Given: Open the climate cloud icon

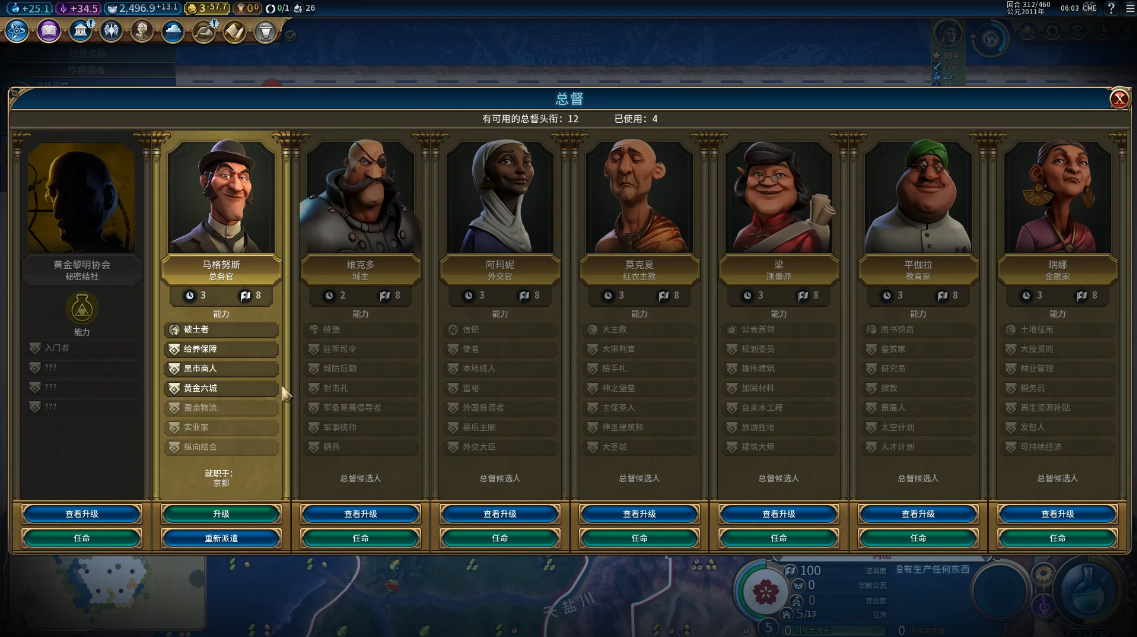Looking at the screenshot, I should [x=173, y=31].
